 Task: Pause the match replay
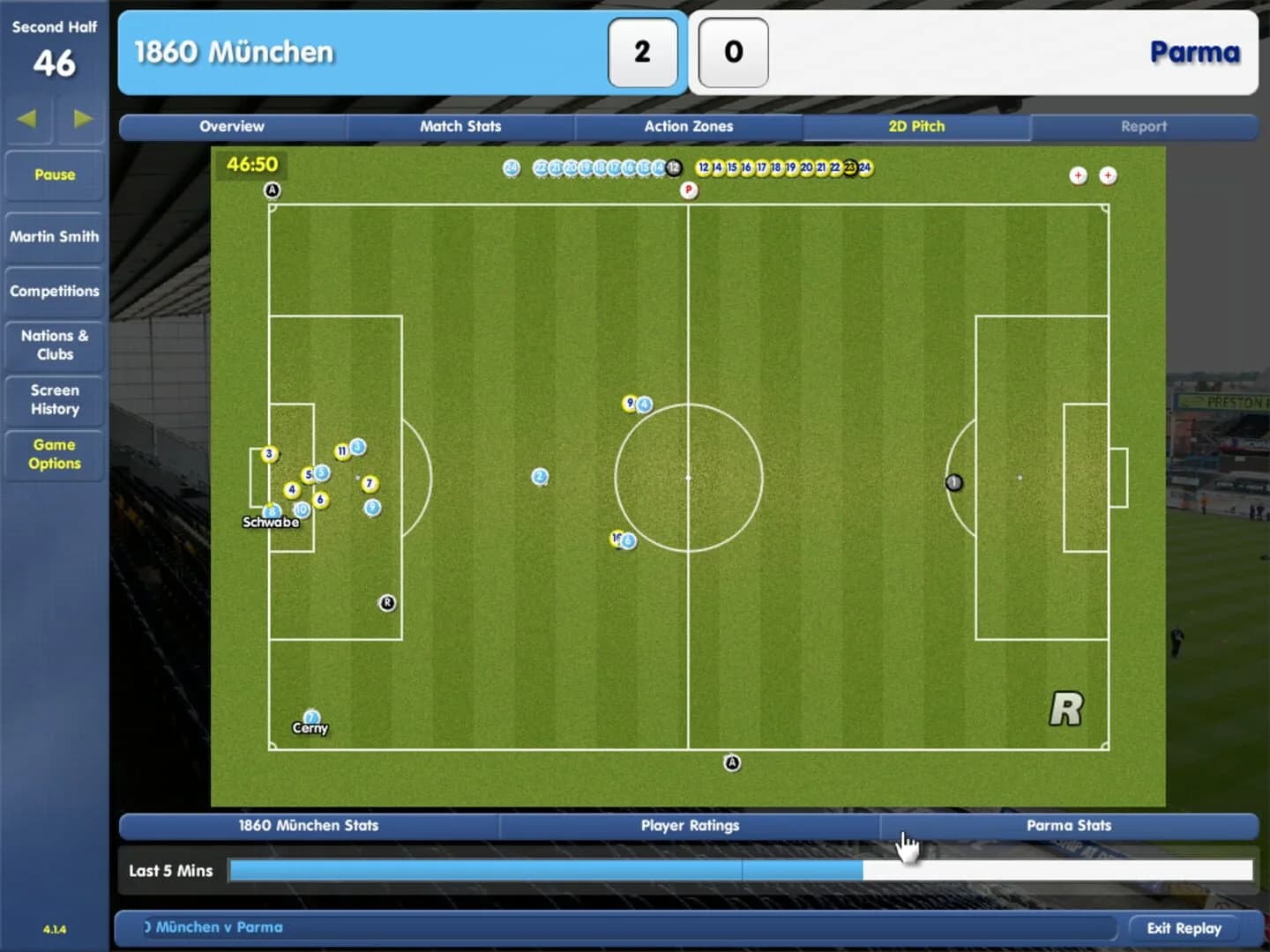click(x=54, y=175)
